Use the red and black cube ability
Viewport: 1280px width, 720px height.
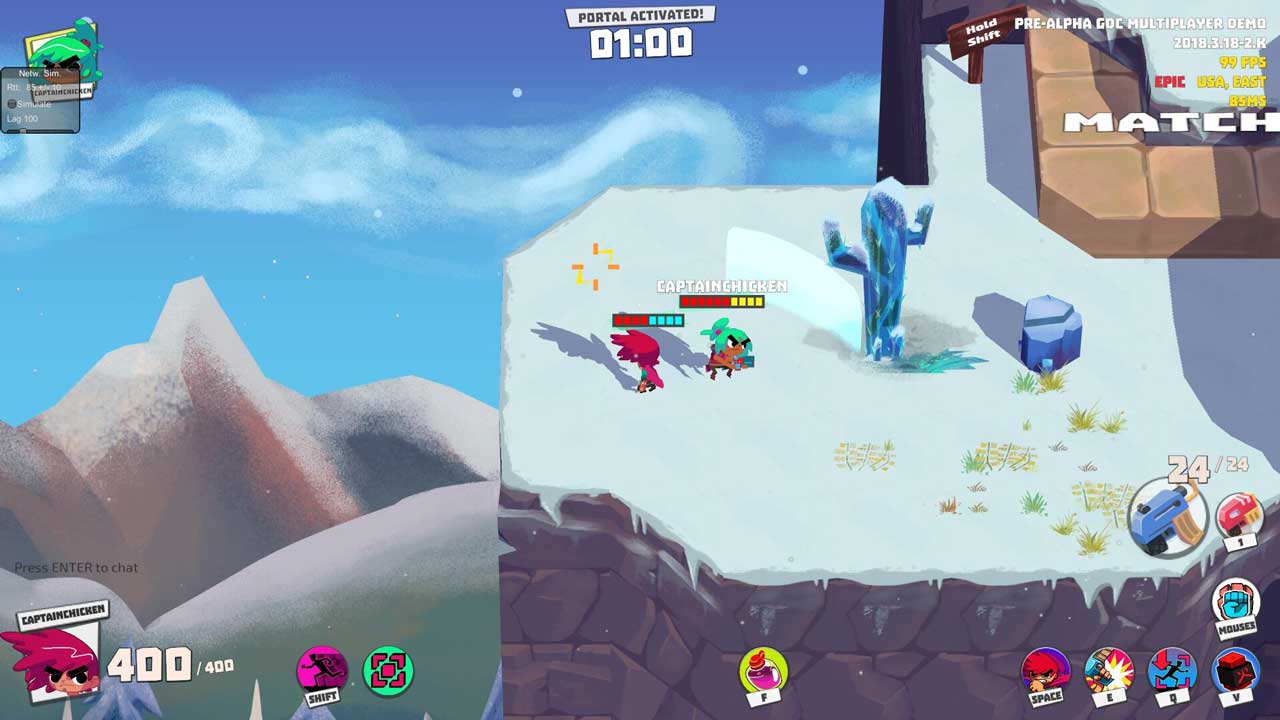tap(1235, 670)
